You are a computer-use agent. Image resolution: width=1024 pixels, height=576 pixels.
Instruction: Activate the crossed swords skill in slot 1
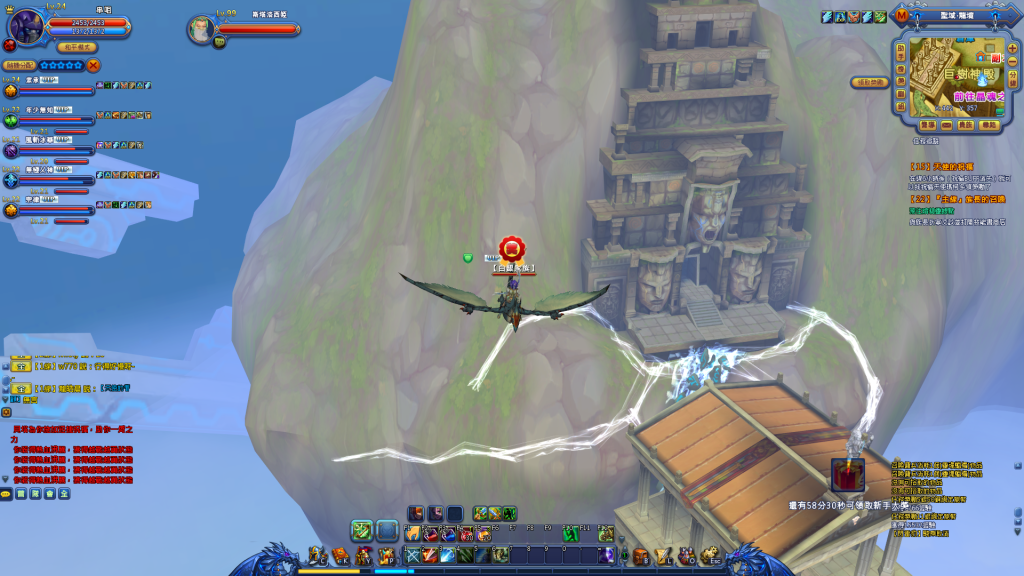(413, 555)
